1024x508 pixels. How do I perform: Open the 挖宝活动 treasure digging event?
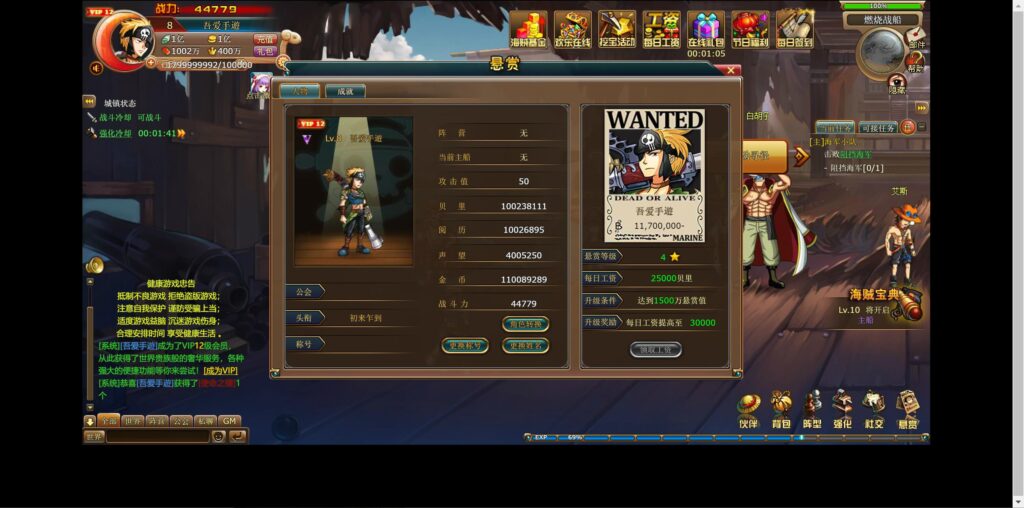617,28
